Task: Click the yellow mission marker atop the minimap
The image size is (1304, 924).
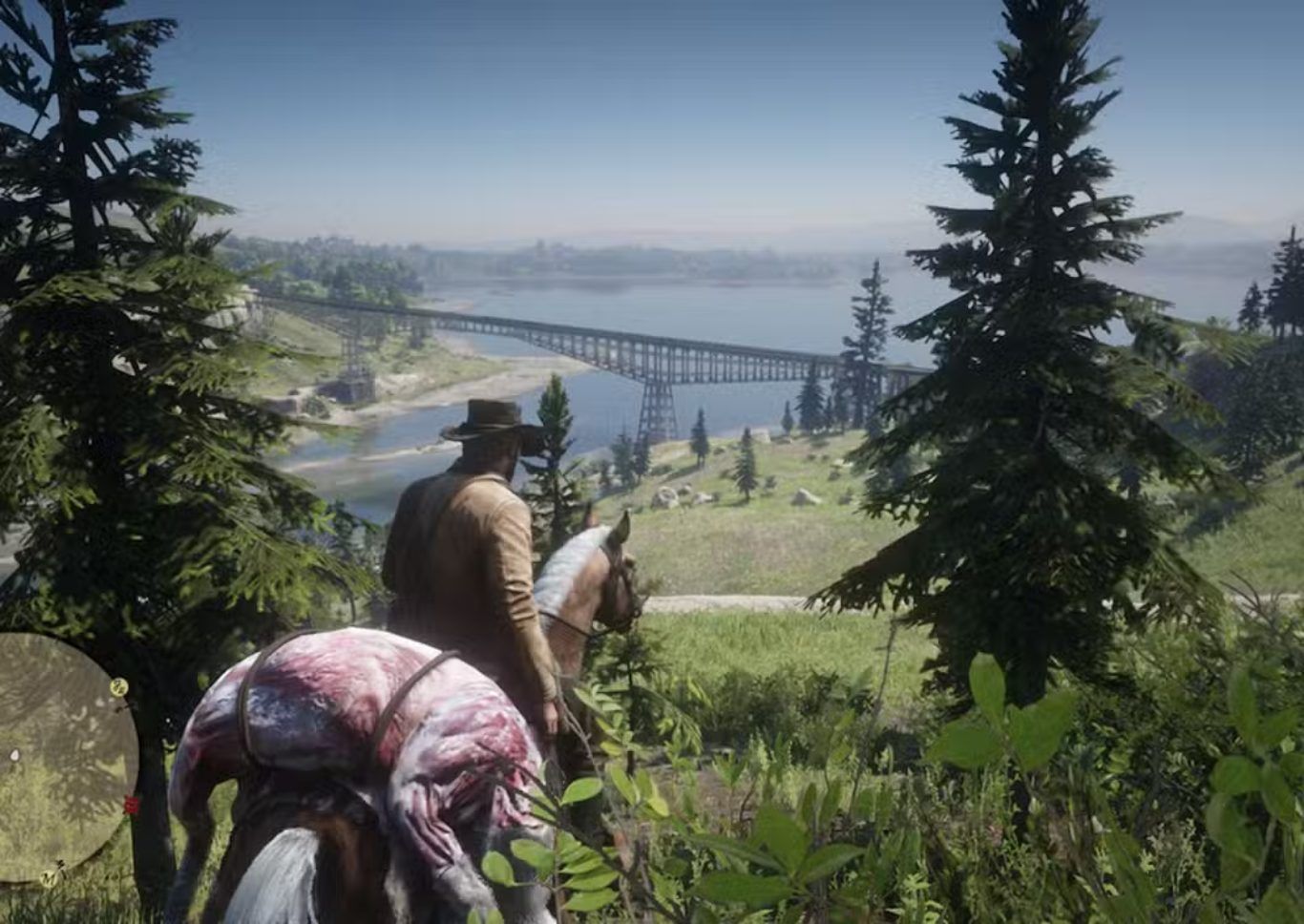Action: 118,685
